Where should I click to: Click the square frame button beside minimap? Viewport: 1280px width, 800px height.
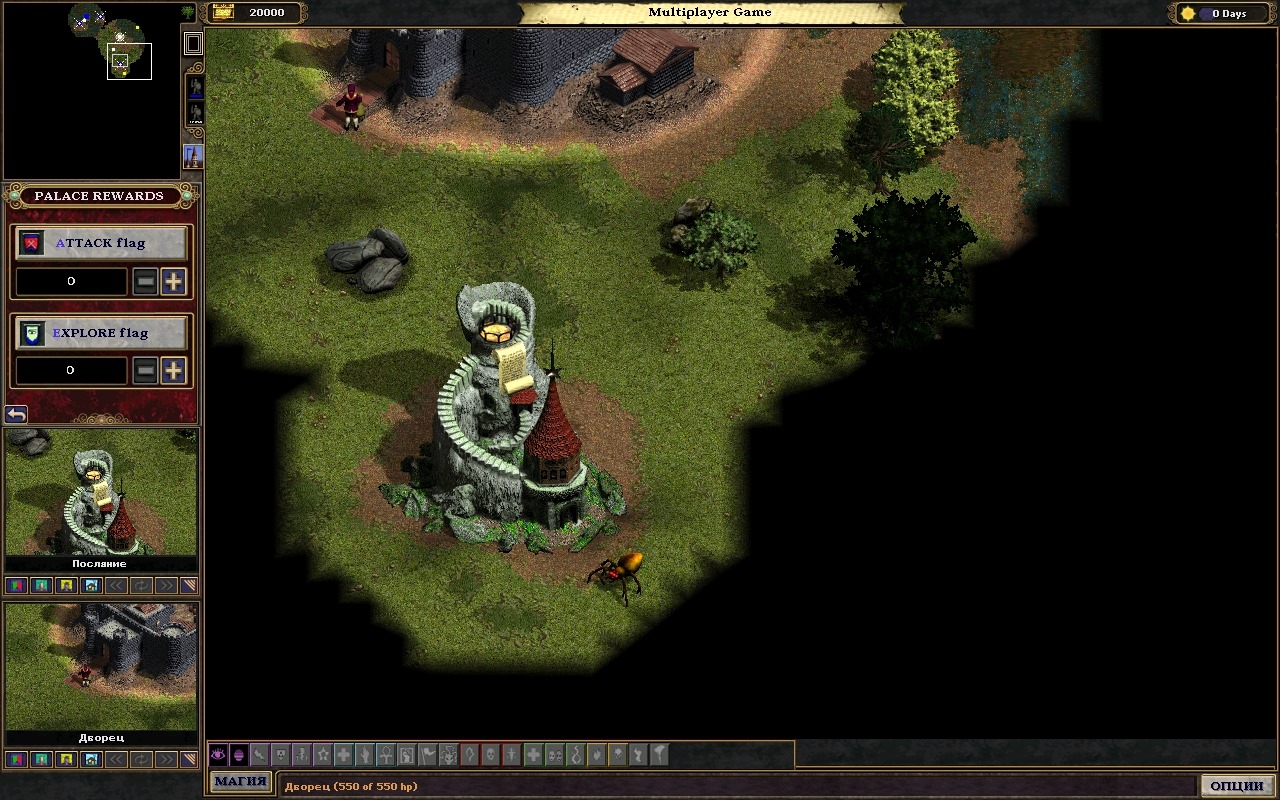(x=193, y=43)
